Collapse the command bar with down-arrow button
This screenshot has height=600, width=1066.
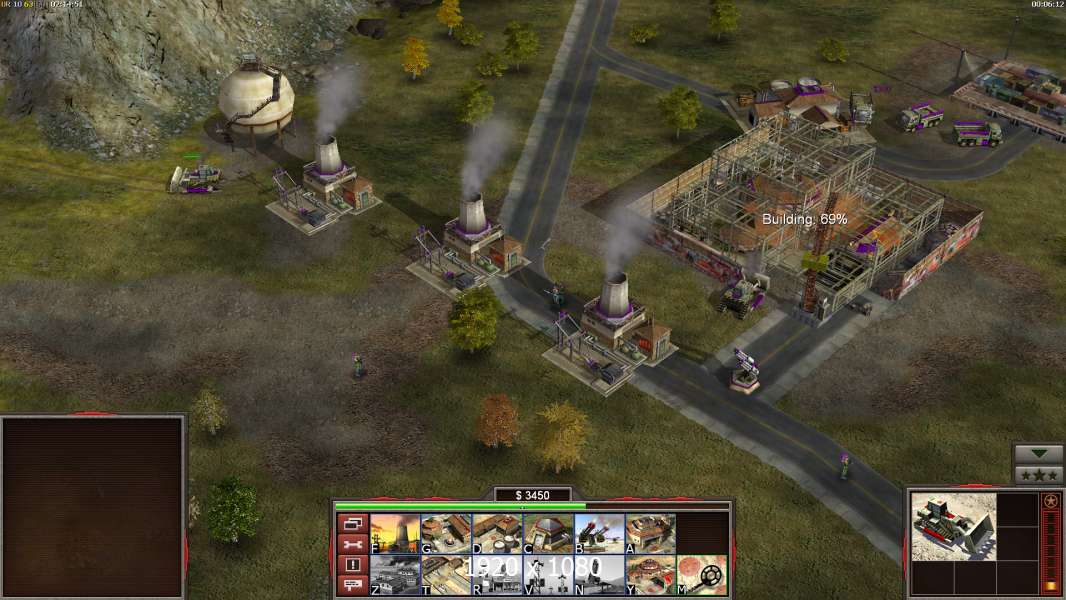(x=1038, y=454)
